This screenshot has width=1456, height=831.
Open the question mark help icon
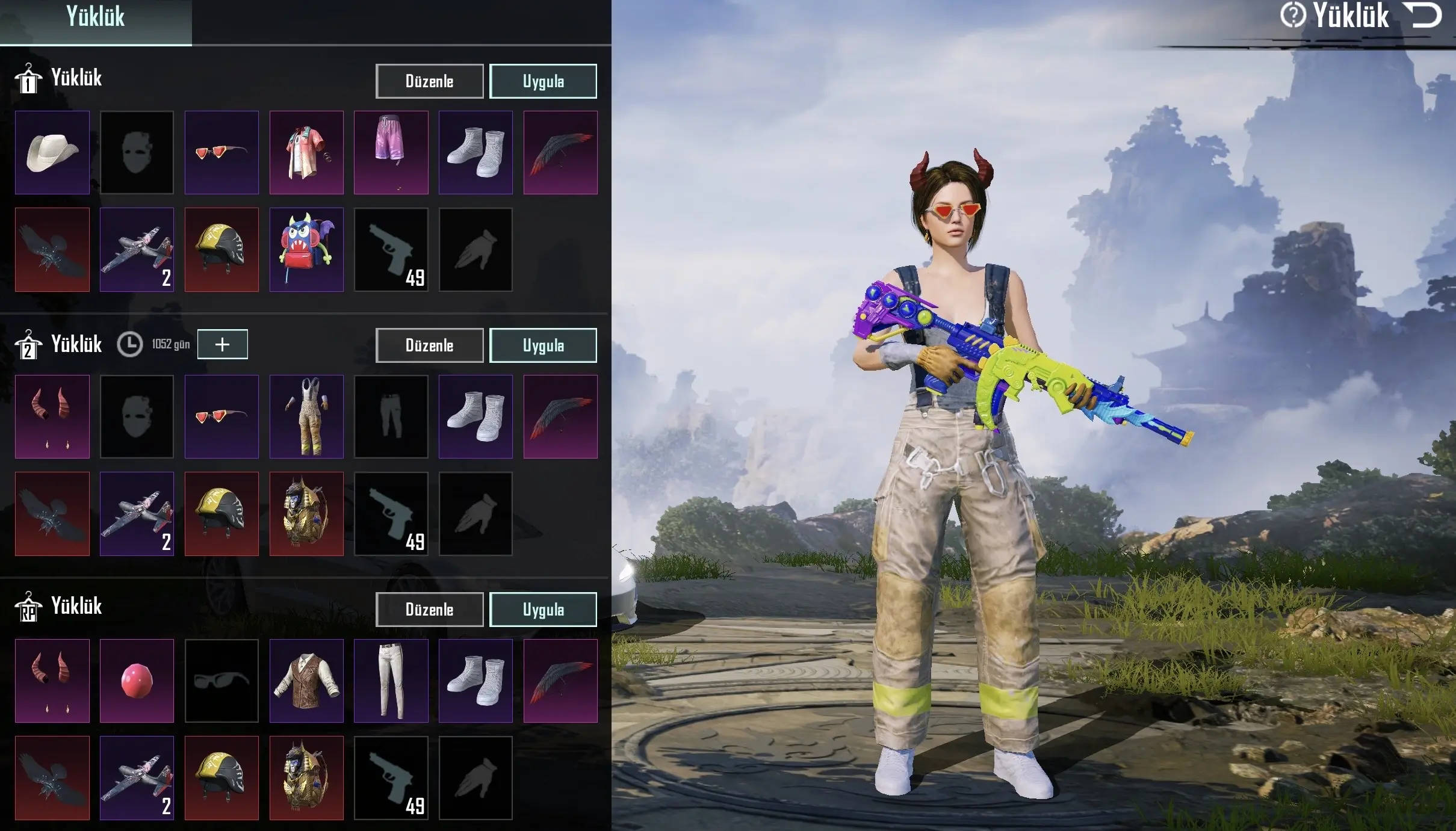point(1292,16)
